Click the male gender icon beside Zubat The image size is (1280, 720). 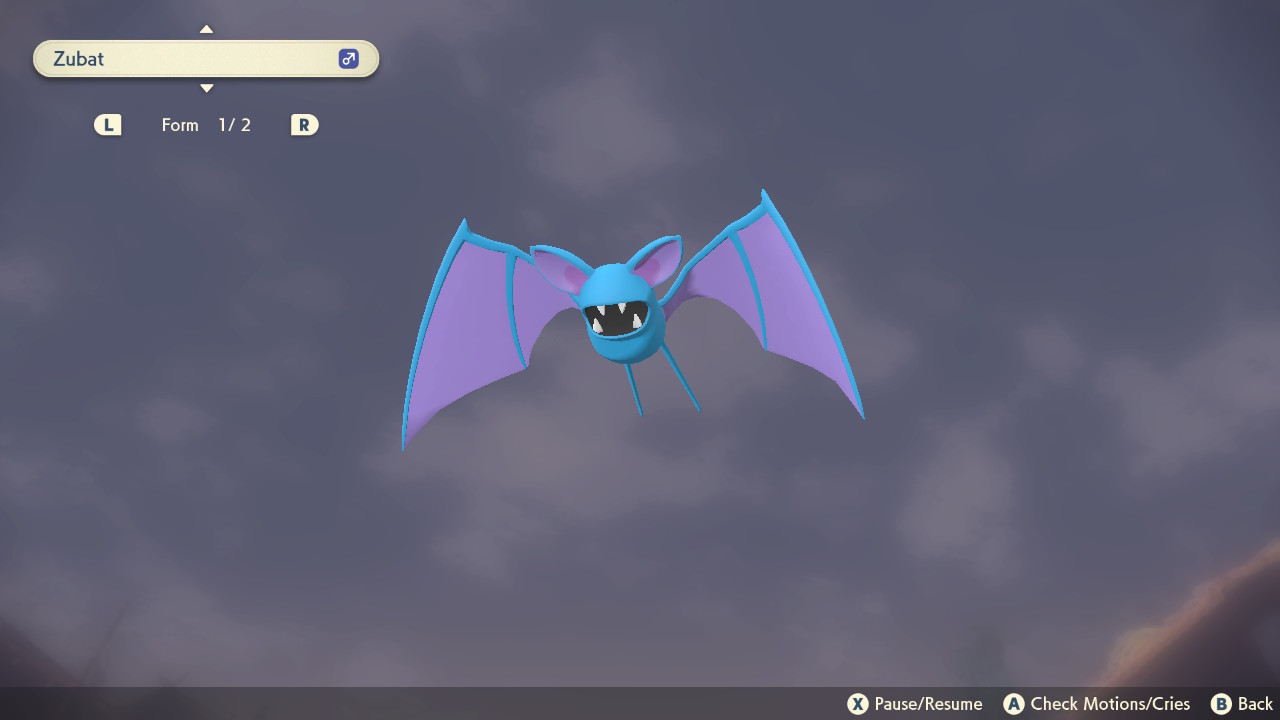coord(348,59)
